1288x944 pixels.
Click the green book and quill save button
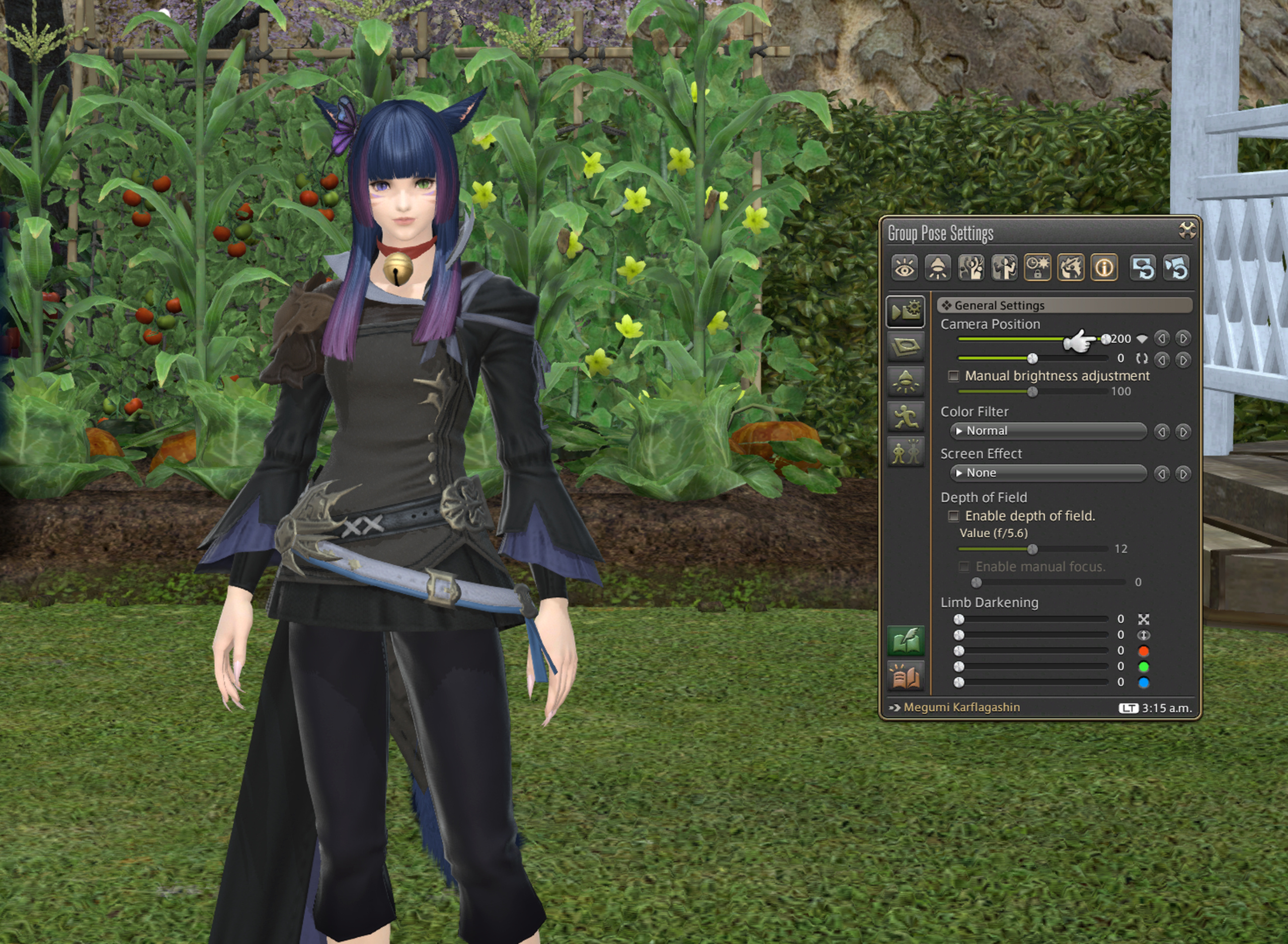(906, 640)
